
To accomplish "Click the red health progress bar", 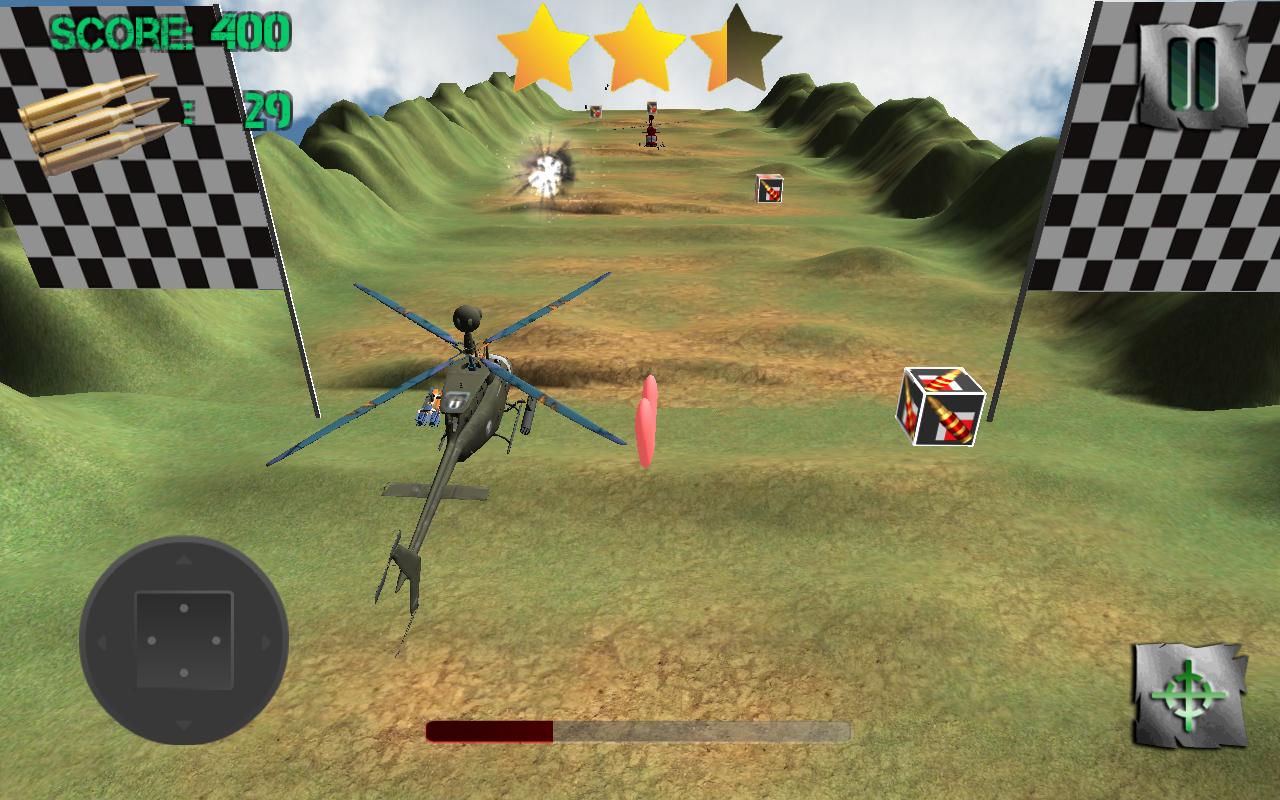I will pyautogui.click(x=490, y=733).
